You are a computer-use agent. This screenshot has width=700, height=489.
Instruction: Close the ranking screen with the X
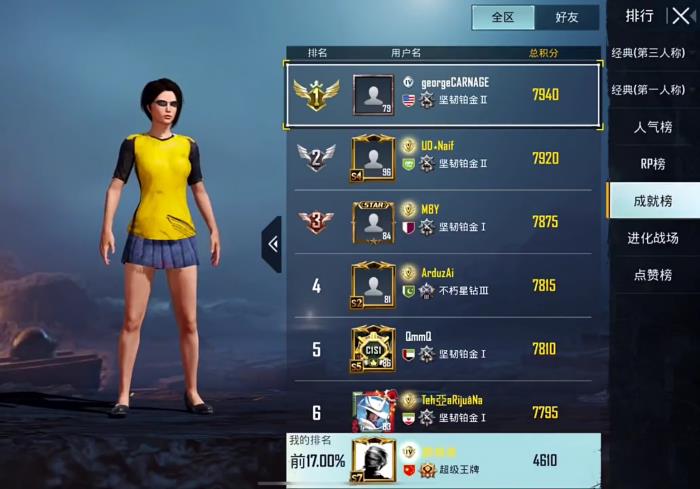pyautogui.click(x=680, y=16)
